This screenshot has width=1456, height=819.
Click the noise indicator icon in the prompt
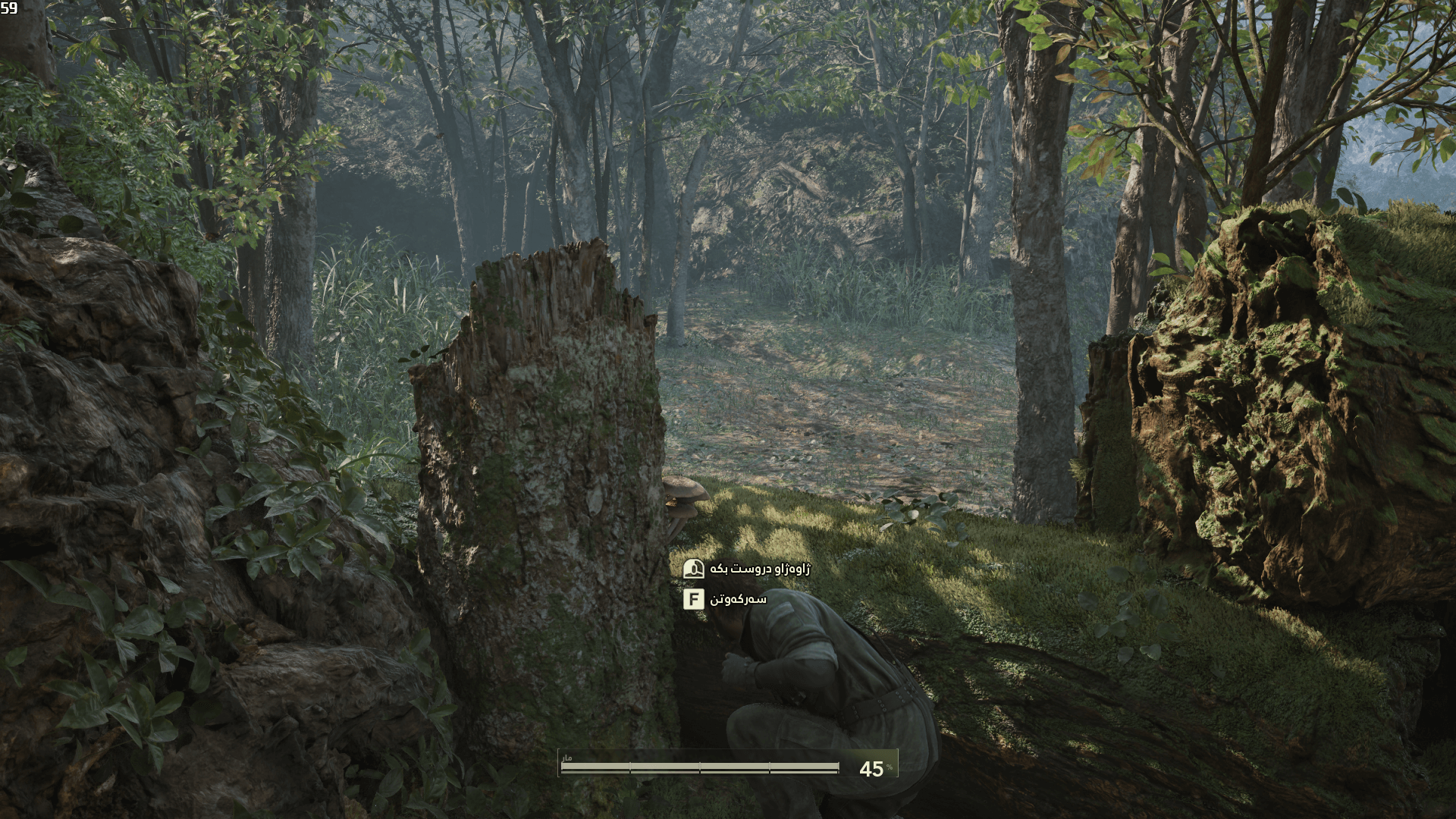click(694, 569)
